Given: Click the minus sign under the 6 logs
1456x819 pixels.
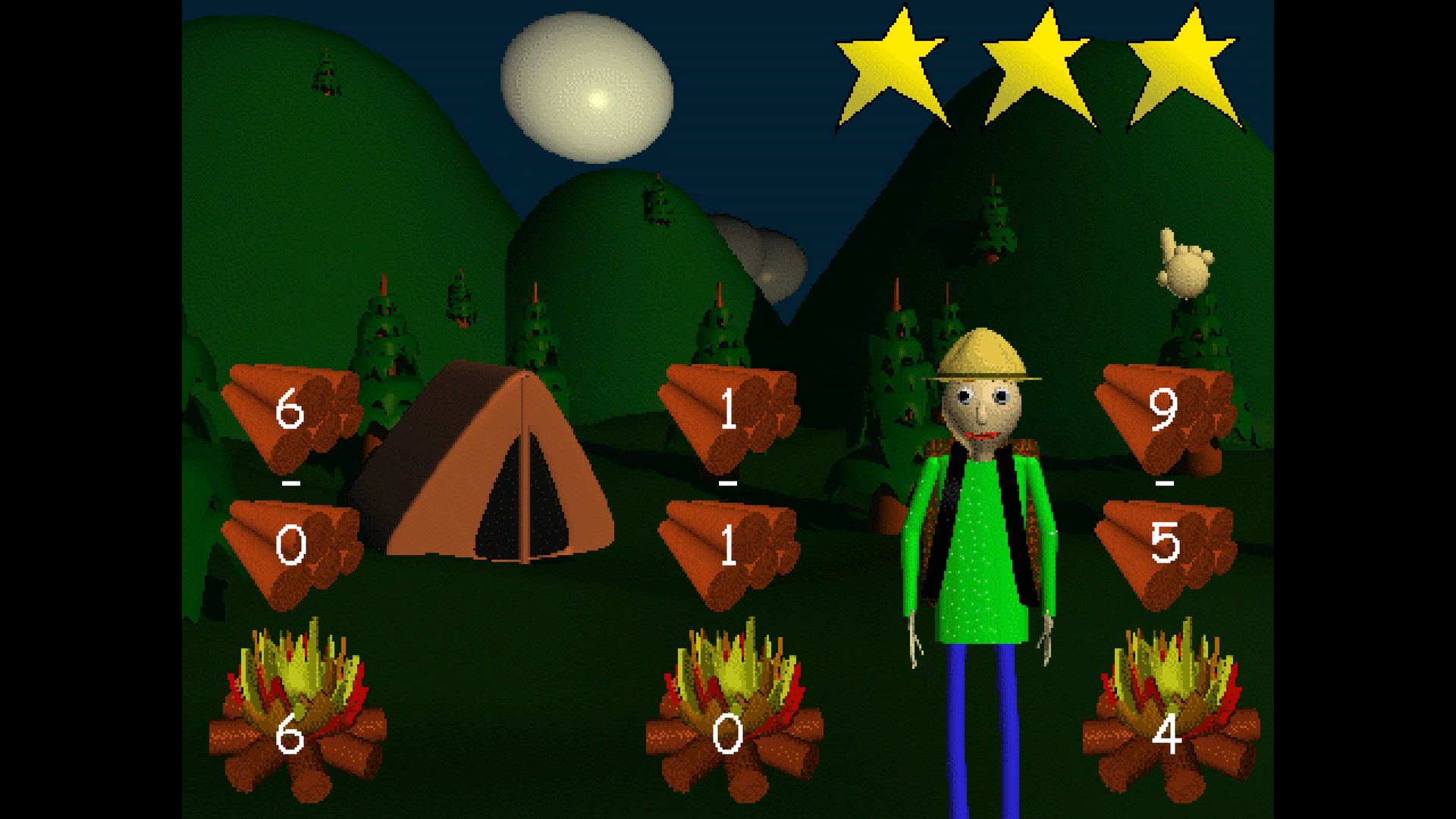Looking at the screenshot, I should [x=290, y=484].
